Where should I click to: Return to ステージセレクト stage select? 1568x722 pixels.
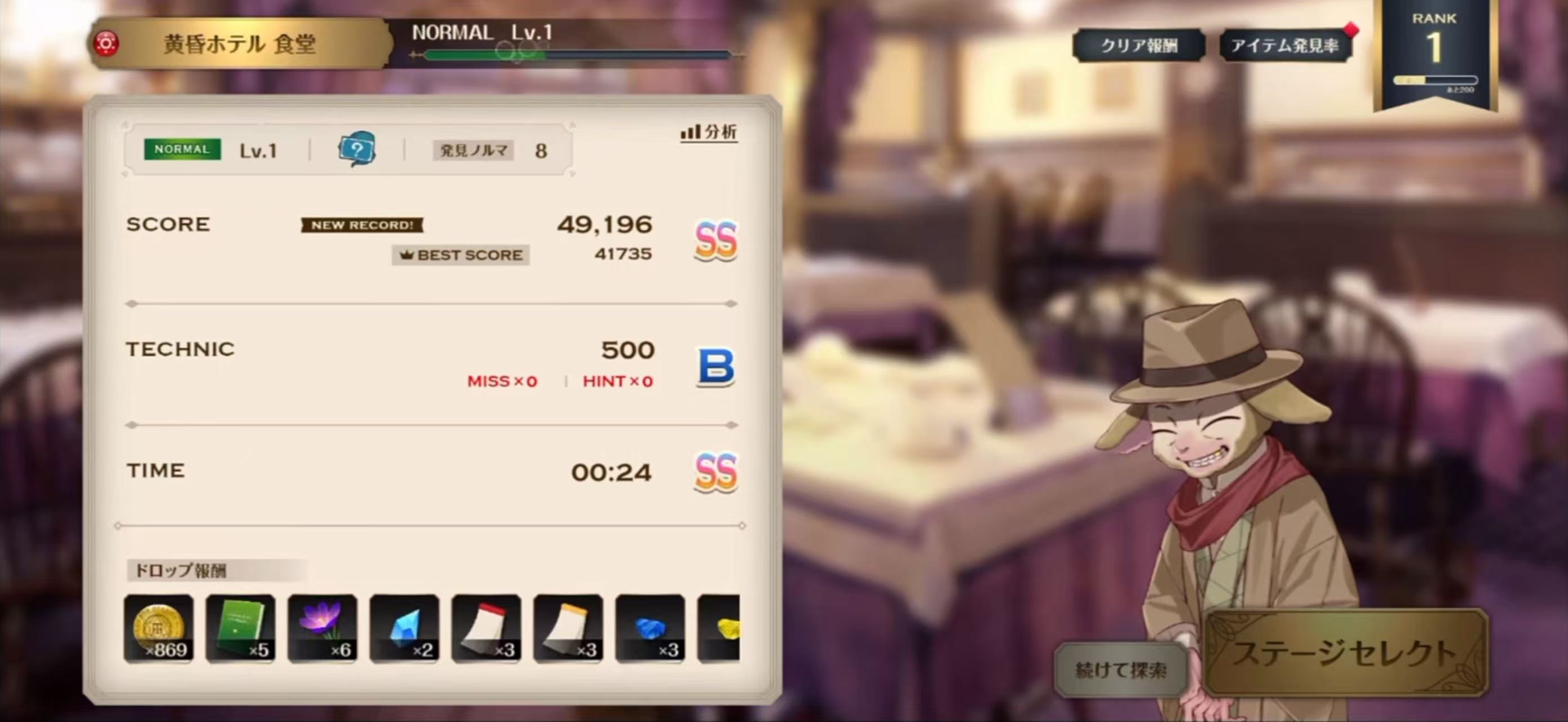1346,653
